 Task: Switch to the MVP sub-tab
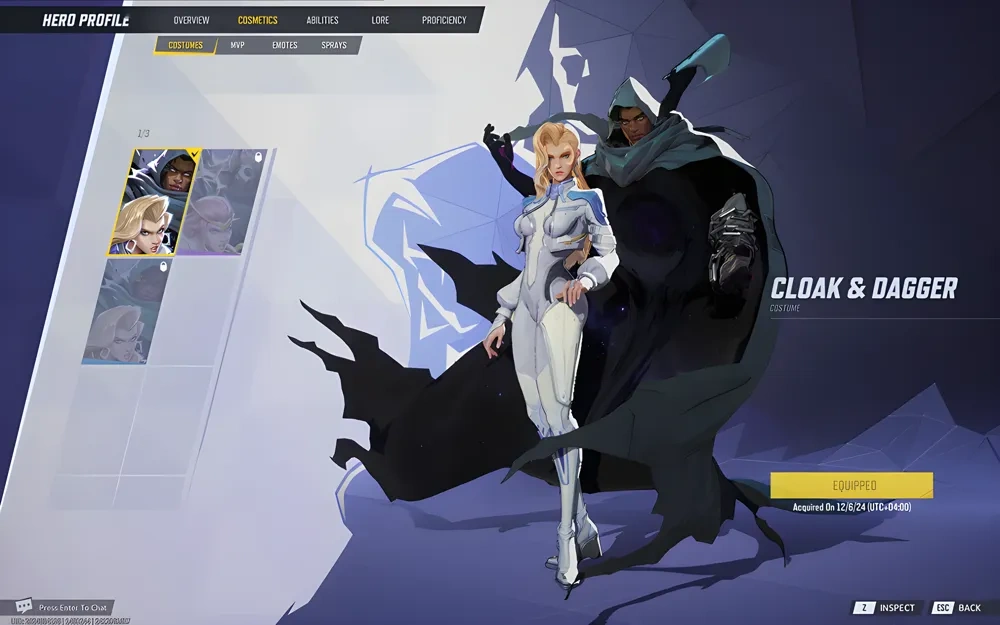(237, 45)
